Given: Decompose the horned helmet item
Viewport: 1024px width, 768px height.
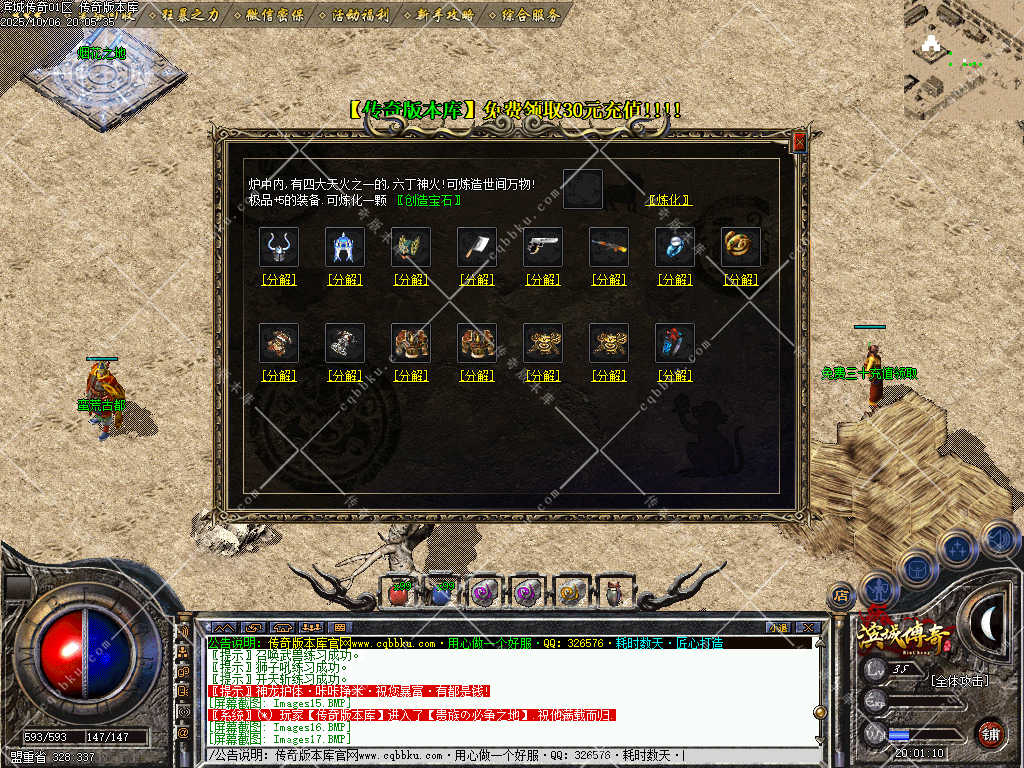Looking at the screenshot, I should coord(279,280).
